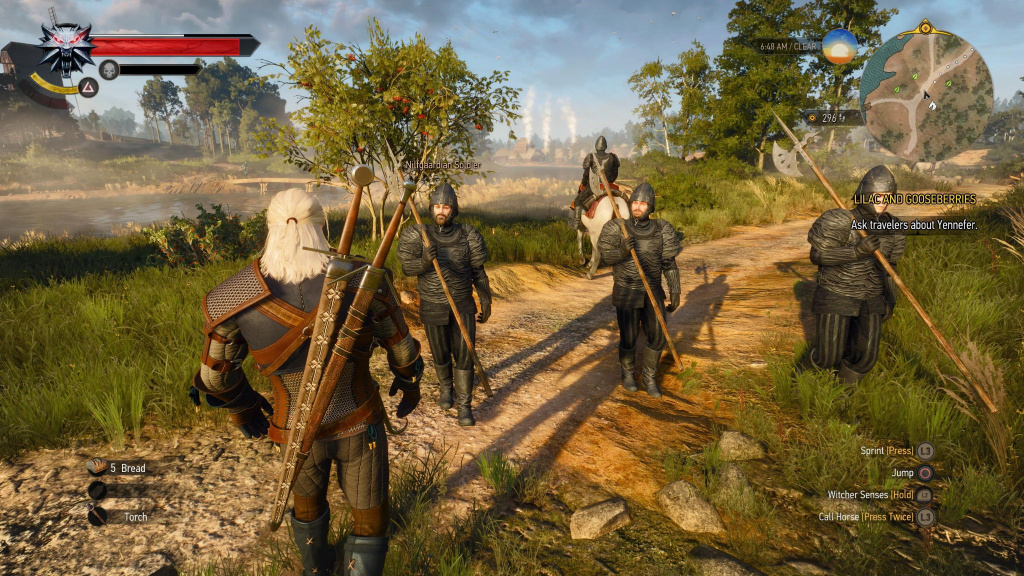1024x576 pixels.
Task: Select the objective about asking travelers about Yennefer
Action: (913, 225)
